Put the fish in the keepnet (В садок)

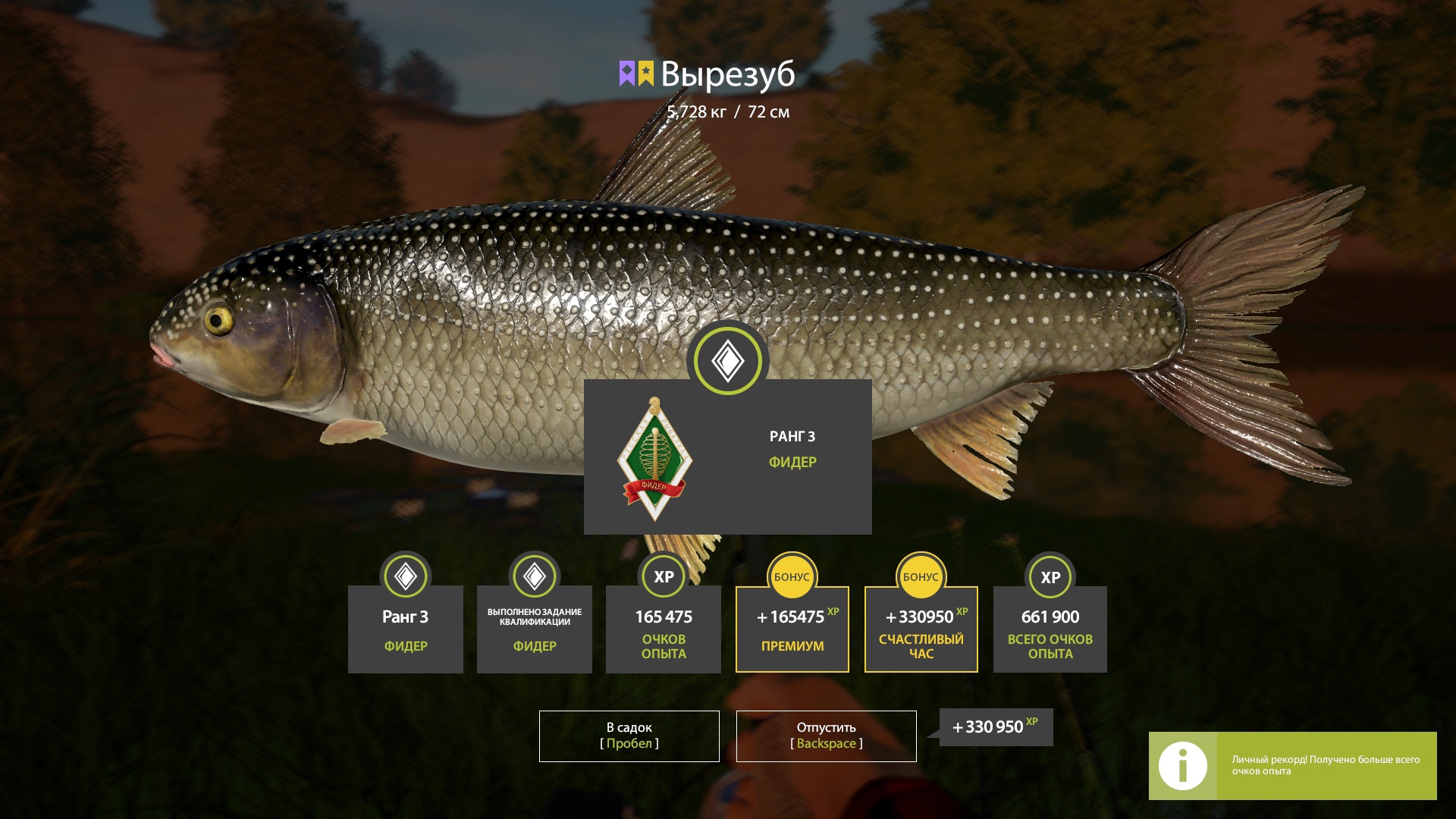coord(629,736)
